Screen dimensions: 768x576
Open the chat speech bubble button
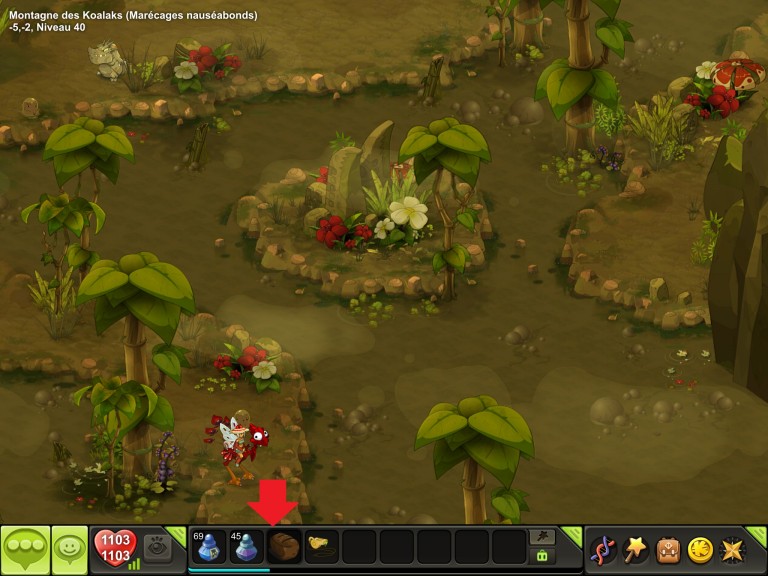25,549
